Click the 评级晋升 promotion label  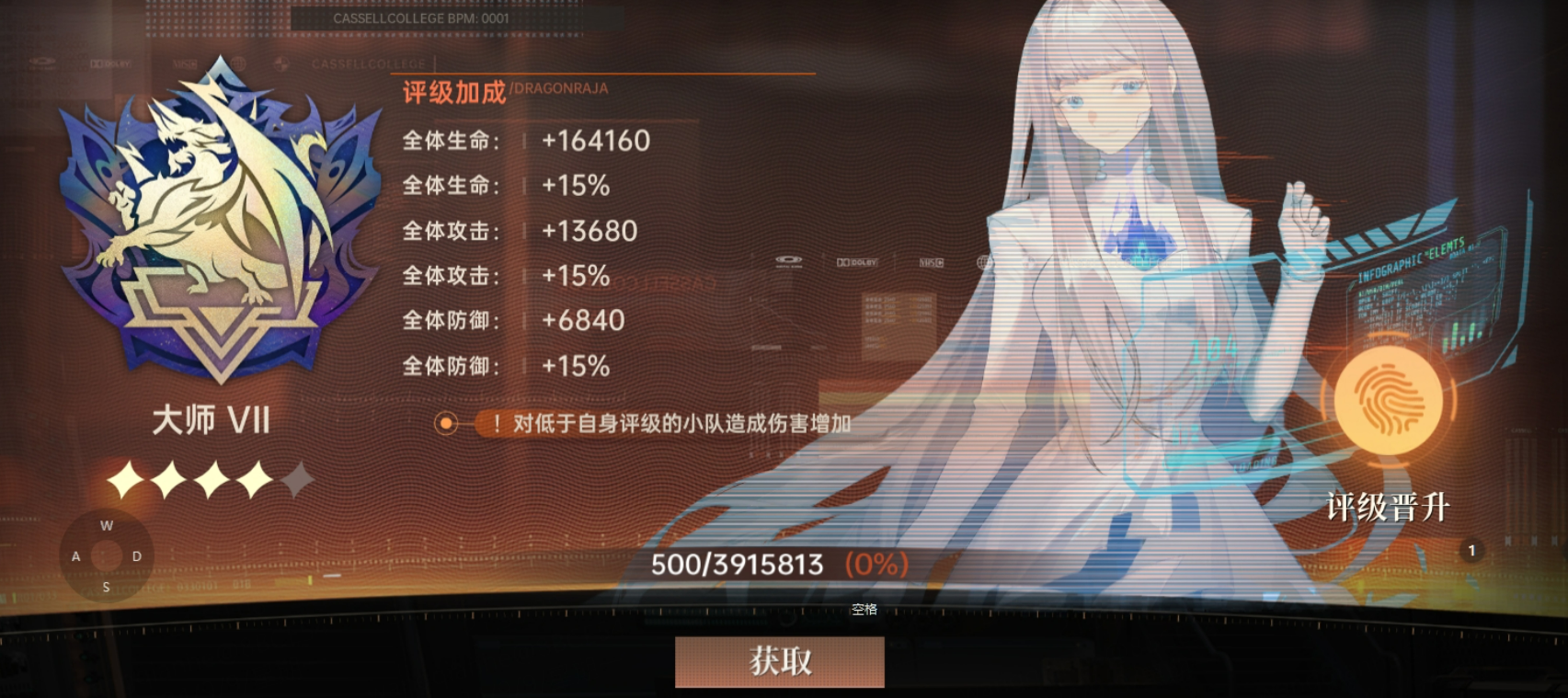1390,507
